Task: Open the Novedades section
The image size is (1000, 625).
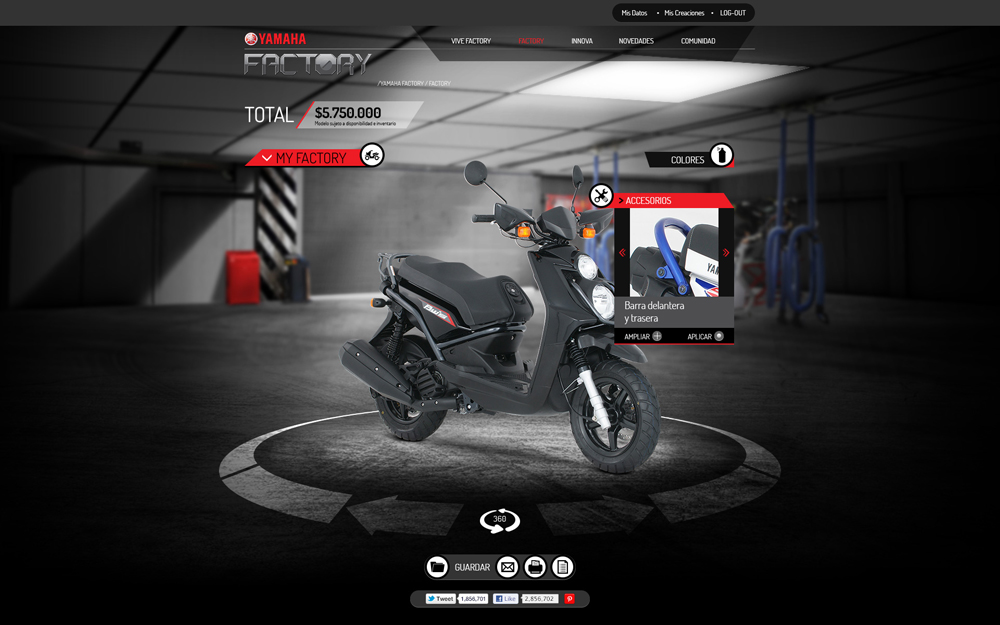Action: (x=636, y=41)
